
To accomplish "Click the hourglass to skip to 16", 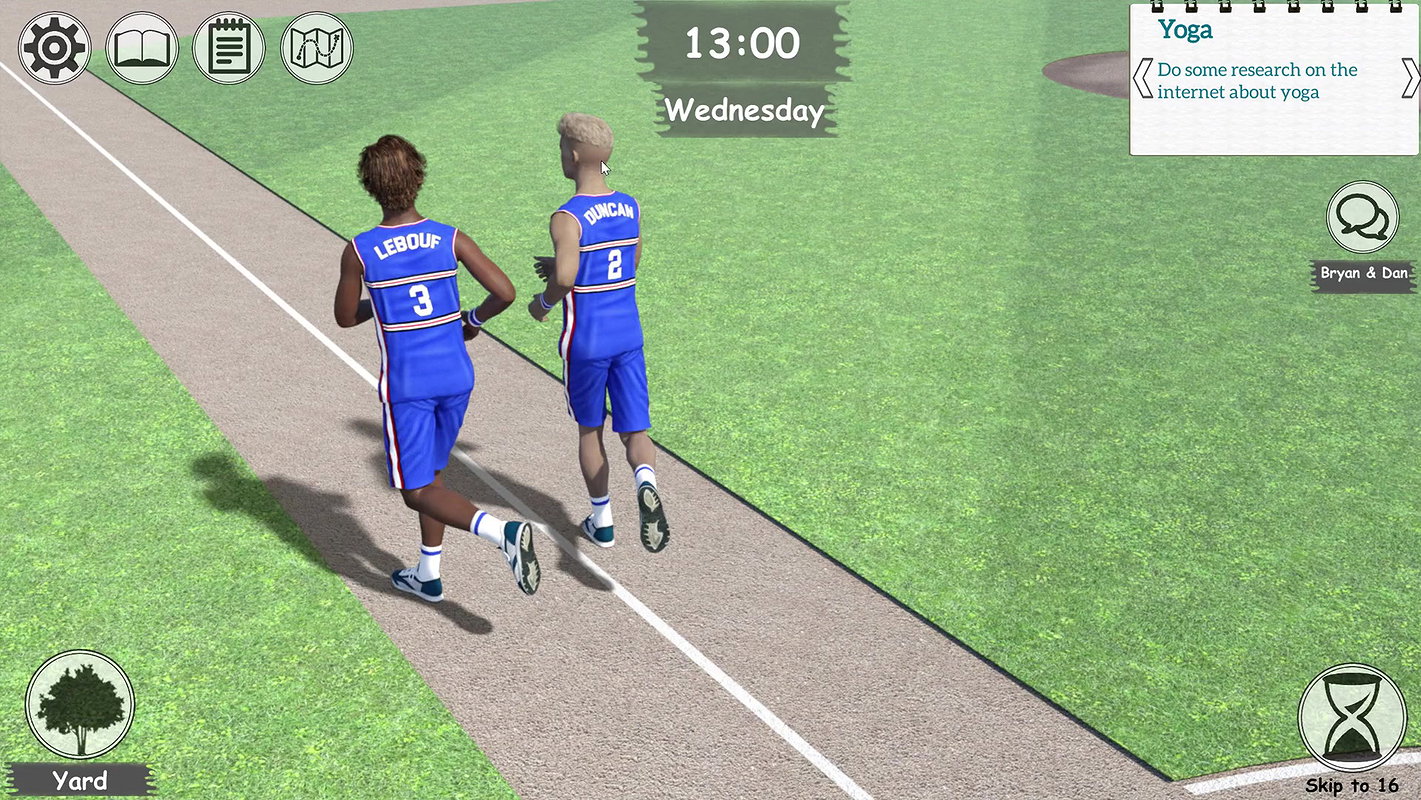I will (x=1352, y=718).
